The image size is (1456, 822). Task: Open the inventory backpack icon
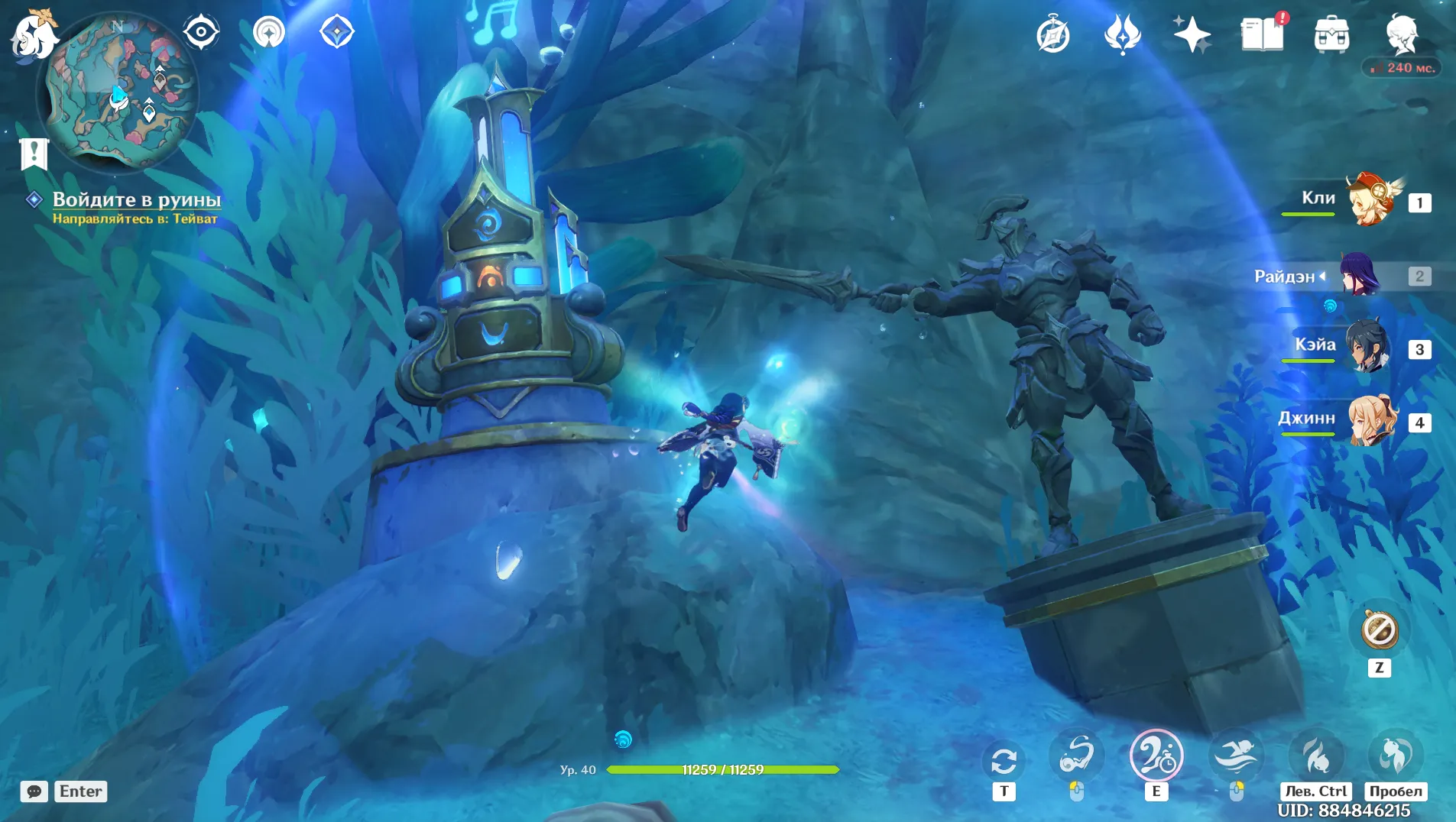click(1331, 35)
